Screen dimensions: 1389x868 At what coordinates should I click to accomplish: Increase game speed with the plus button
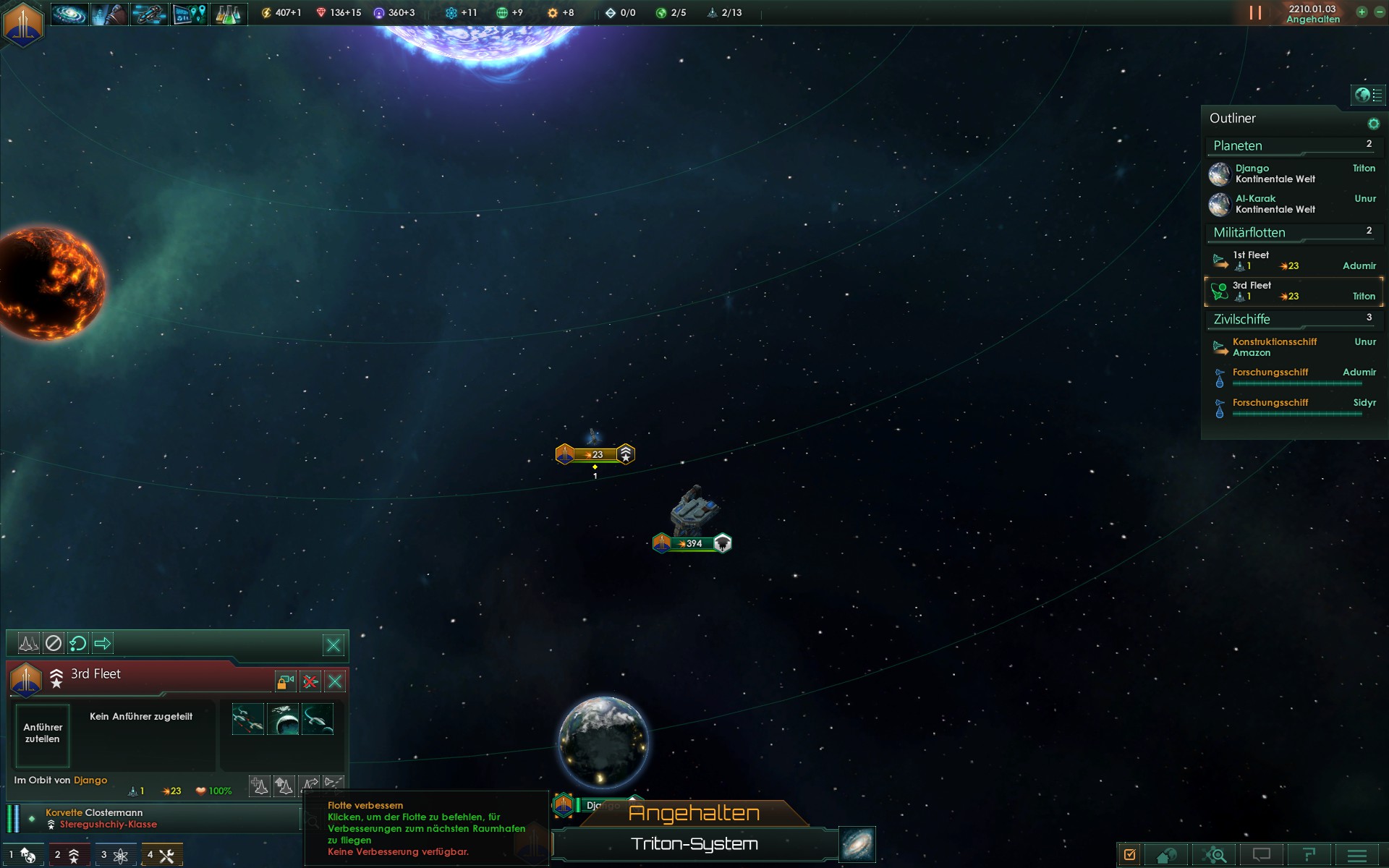pos(1362,12)
